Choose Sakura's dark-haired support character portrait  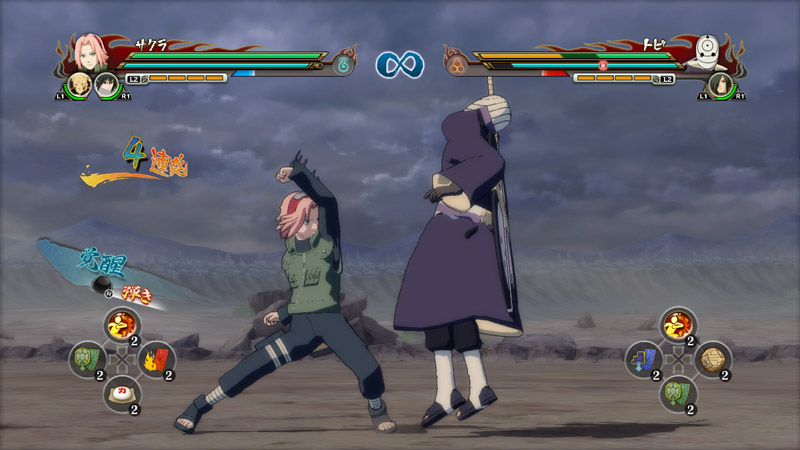(104, 85)
